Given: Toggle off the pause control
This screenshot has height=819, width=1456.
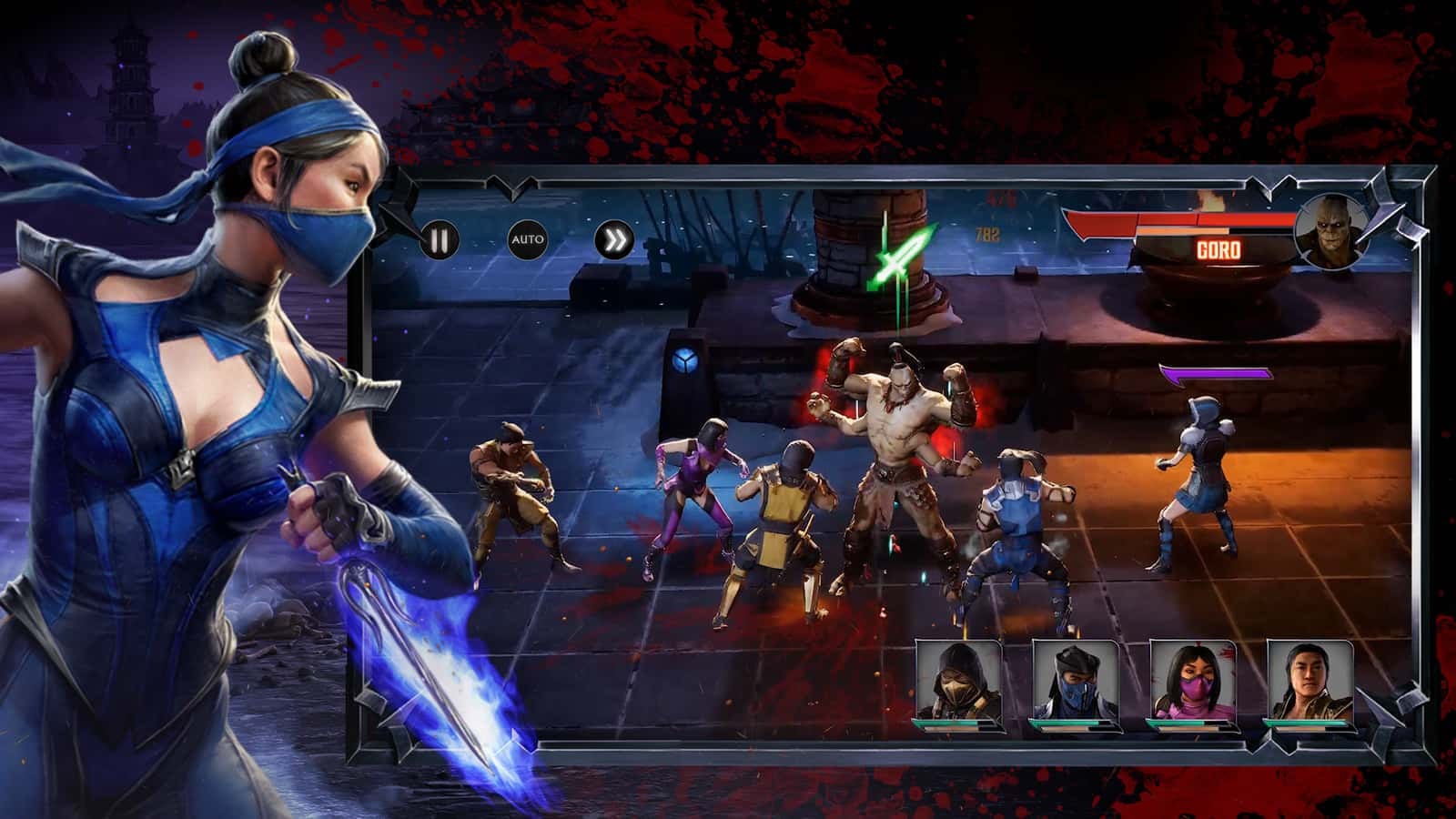Looking at the screenshot, I should pyautogui.click(x=440, y=238).
